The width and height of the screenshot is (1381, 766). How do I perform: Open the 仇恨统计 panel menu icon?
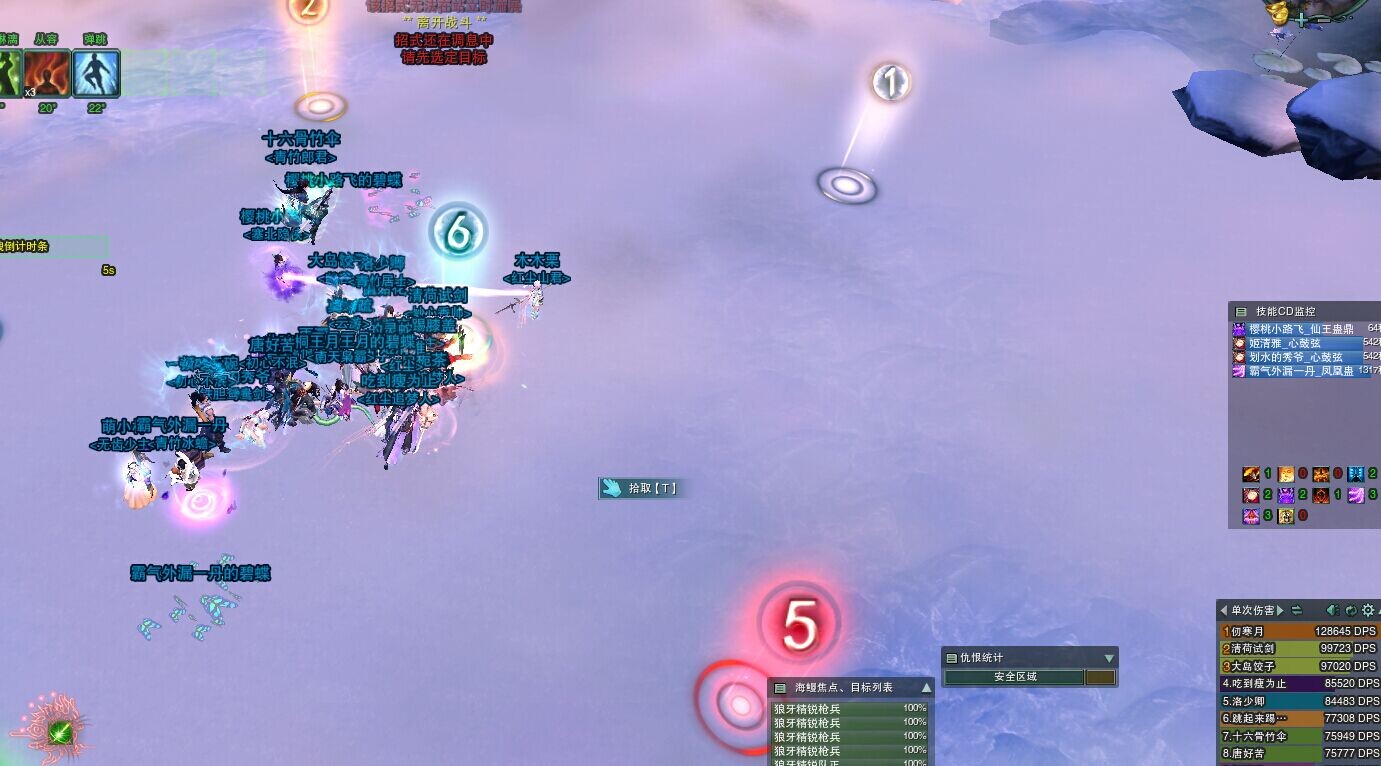click(951, 658)
